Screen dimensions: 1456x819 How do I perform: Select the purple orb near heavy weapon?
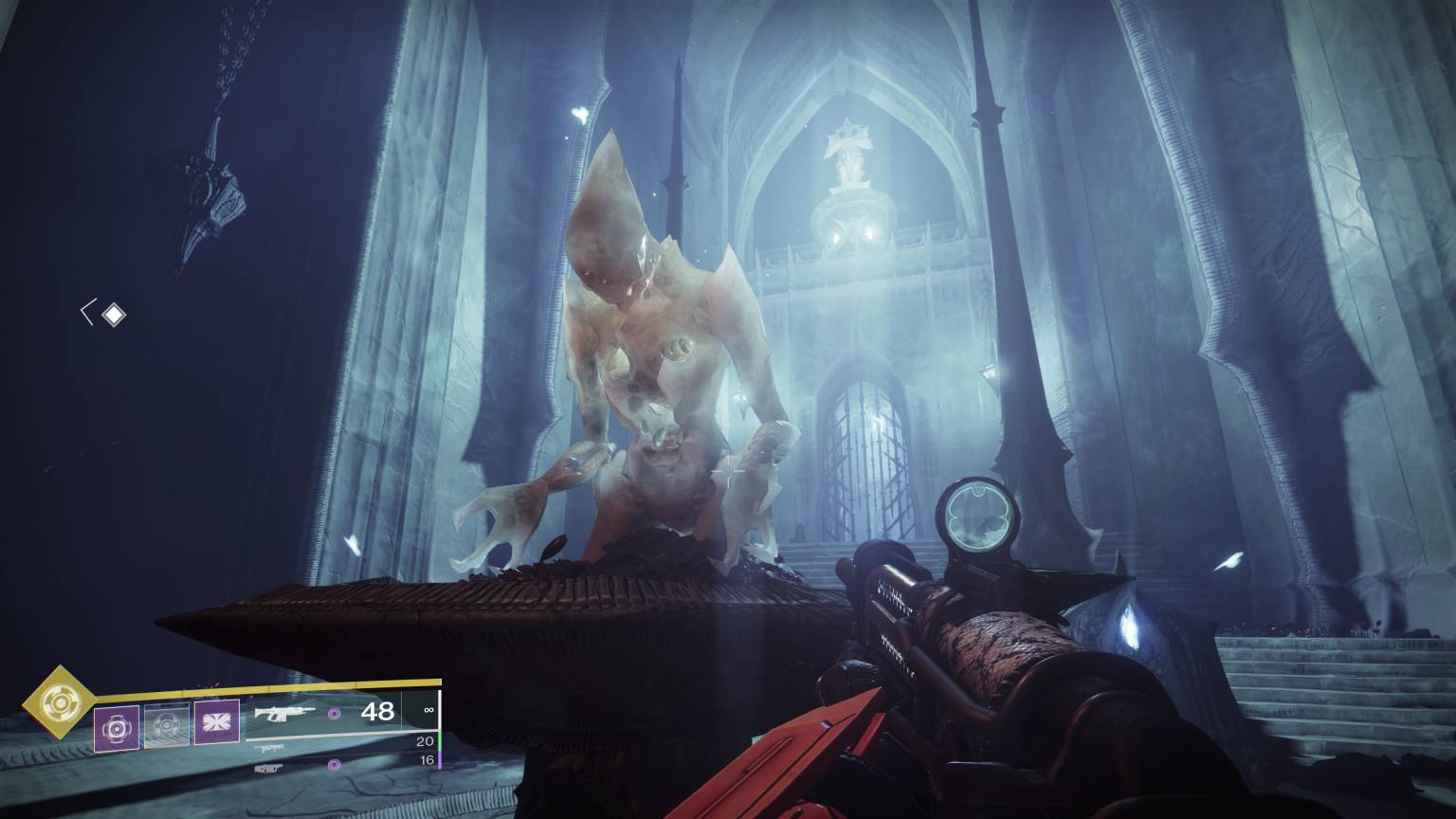tap(334, 765)
